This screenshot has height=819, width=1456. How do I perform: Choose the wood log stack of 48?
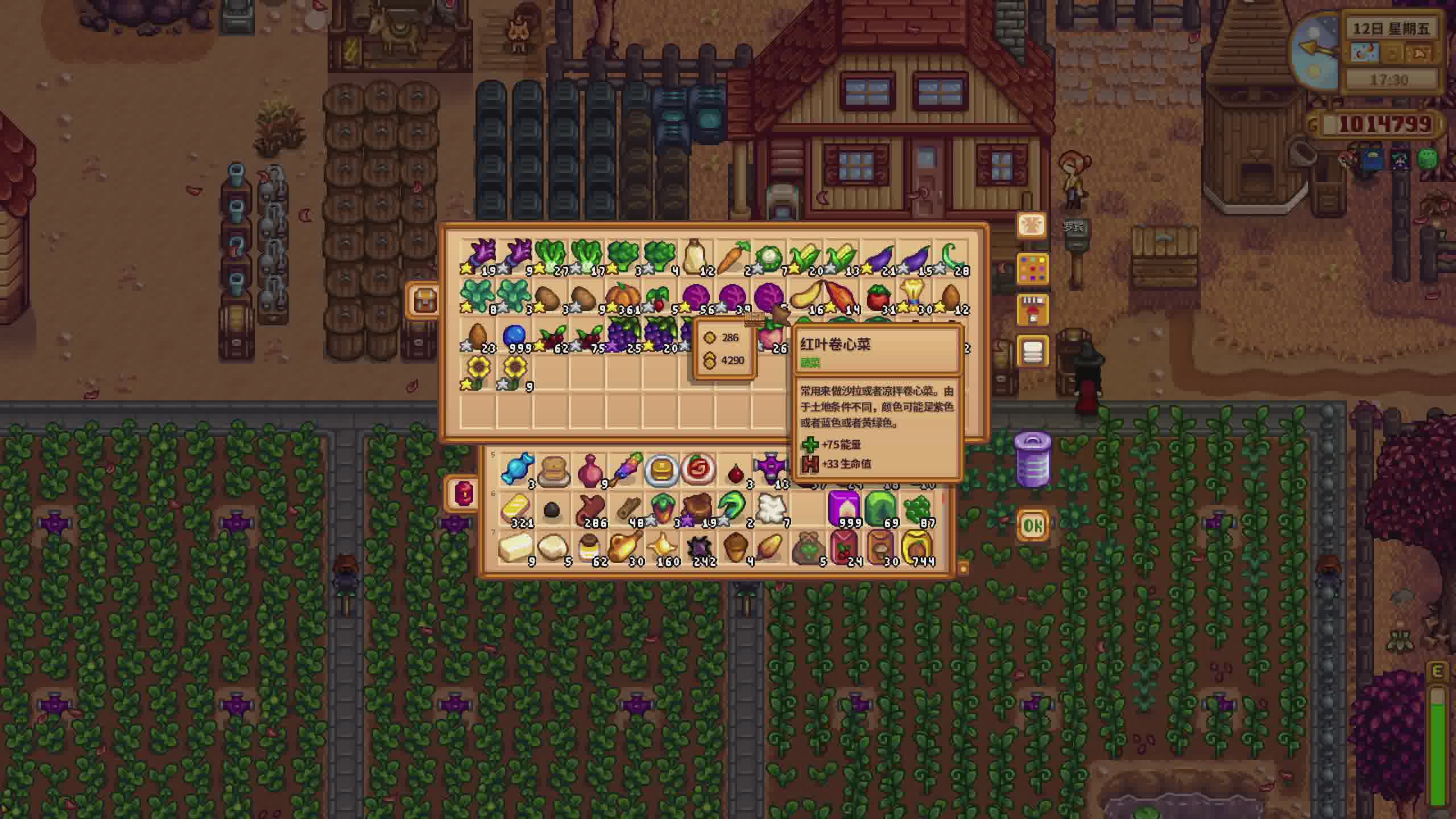[625, 508]
